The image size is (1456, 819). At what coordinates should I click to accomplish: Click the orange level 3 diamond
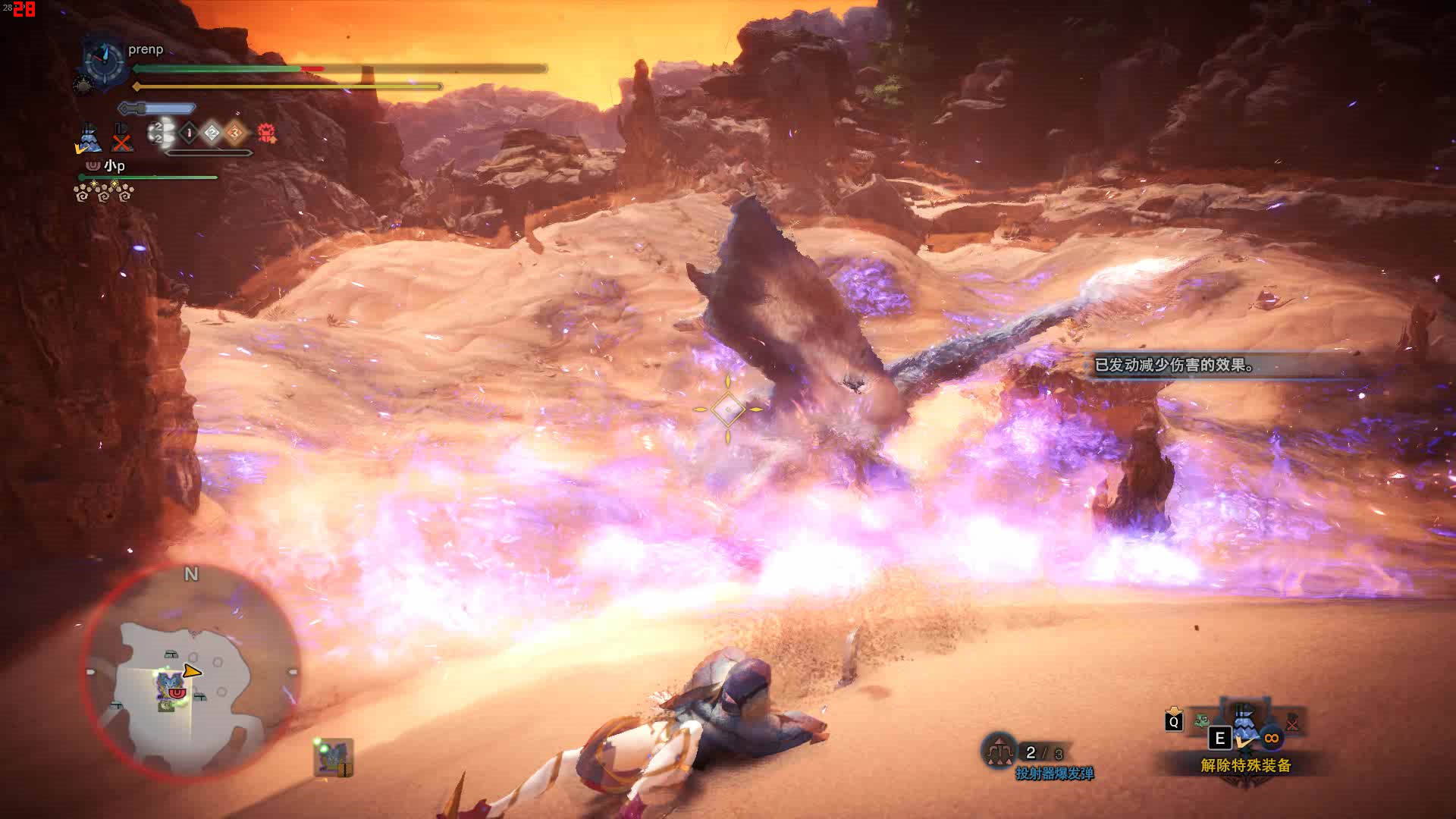235,133
